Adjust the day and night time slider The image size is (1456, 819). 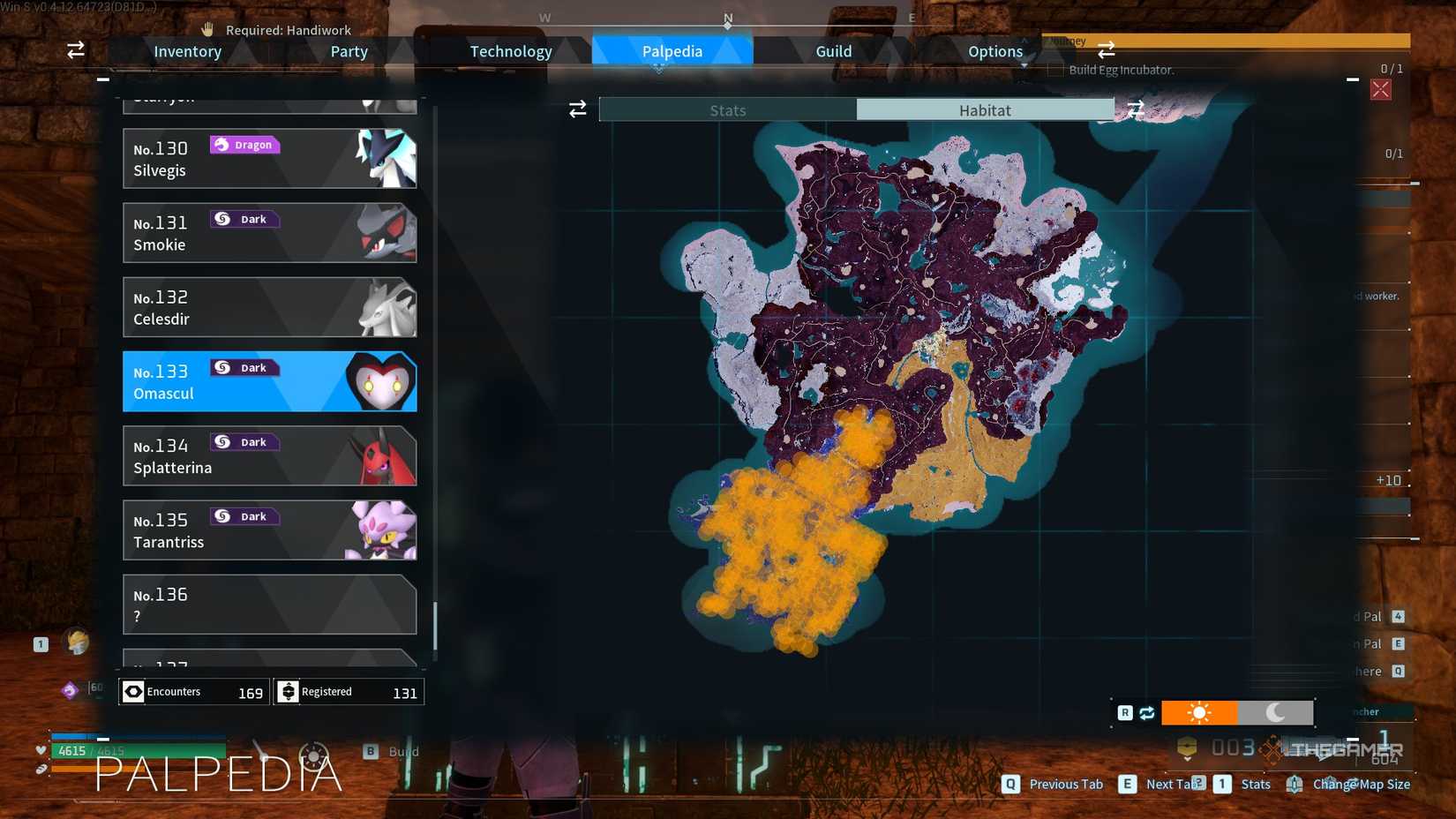pos(1237,712)
